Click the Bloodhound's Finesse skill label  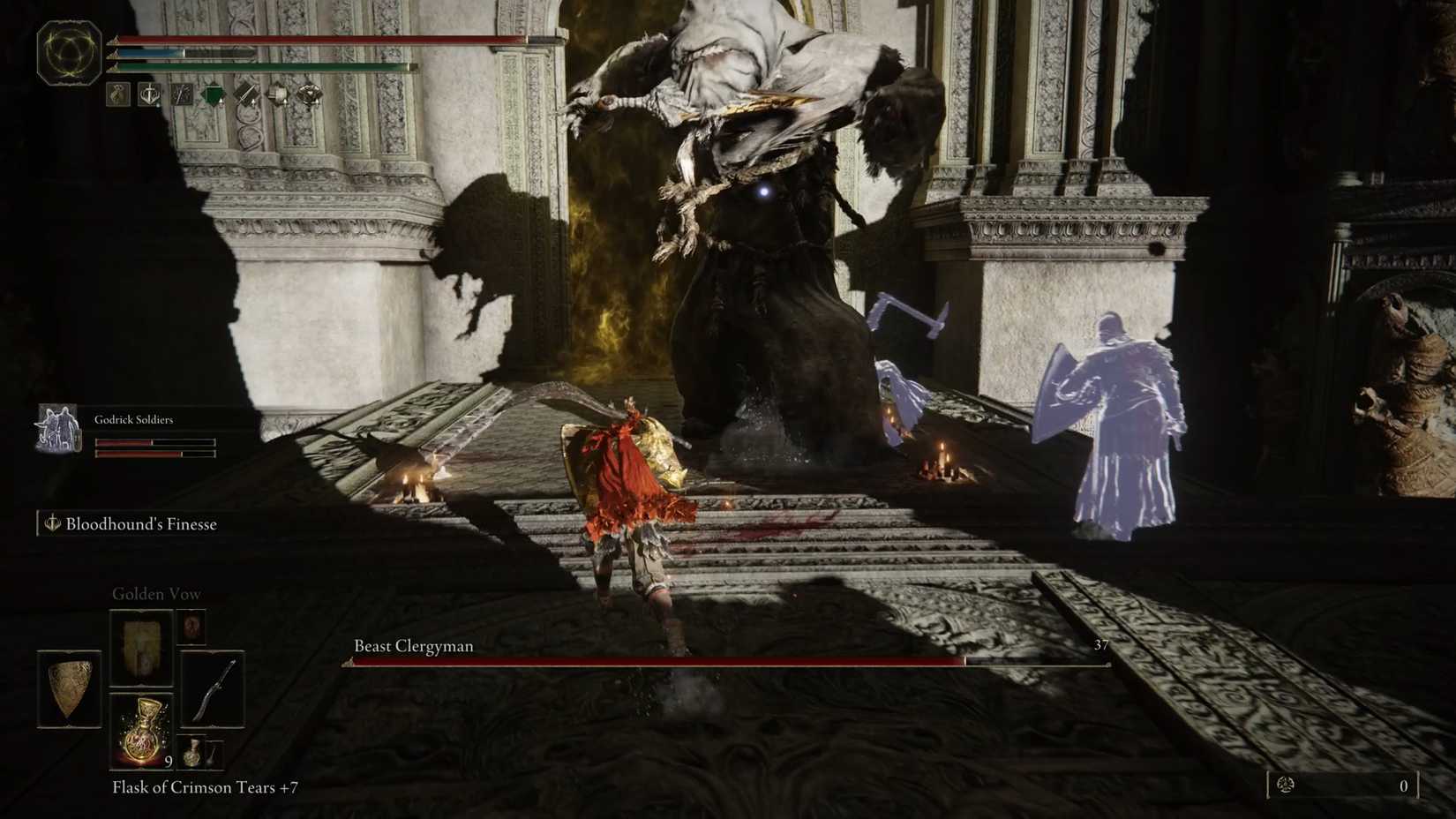[139, 524]
